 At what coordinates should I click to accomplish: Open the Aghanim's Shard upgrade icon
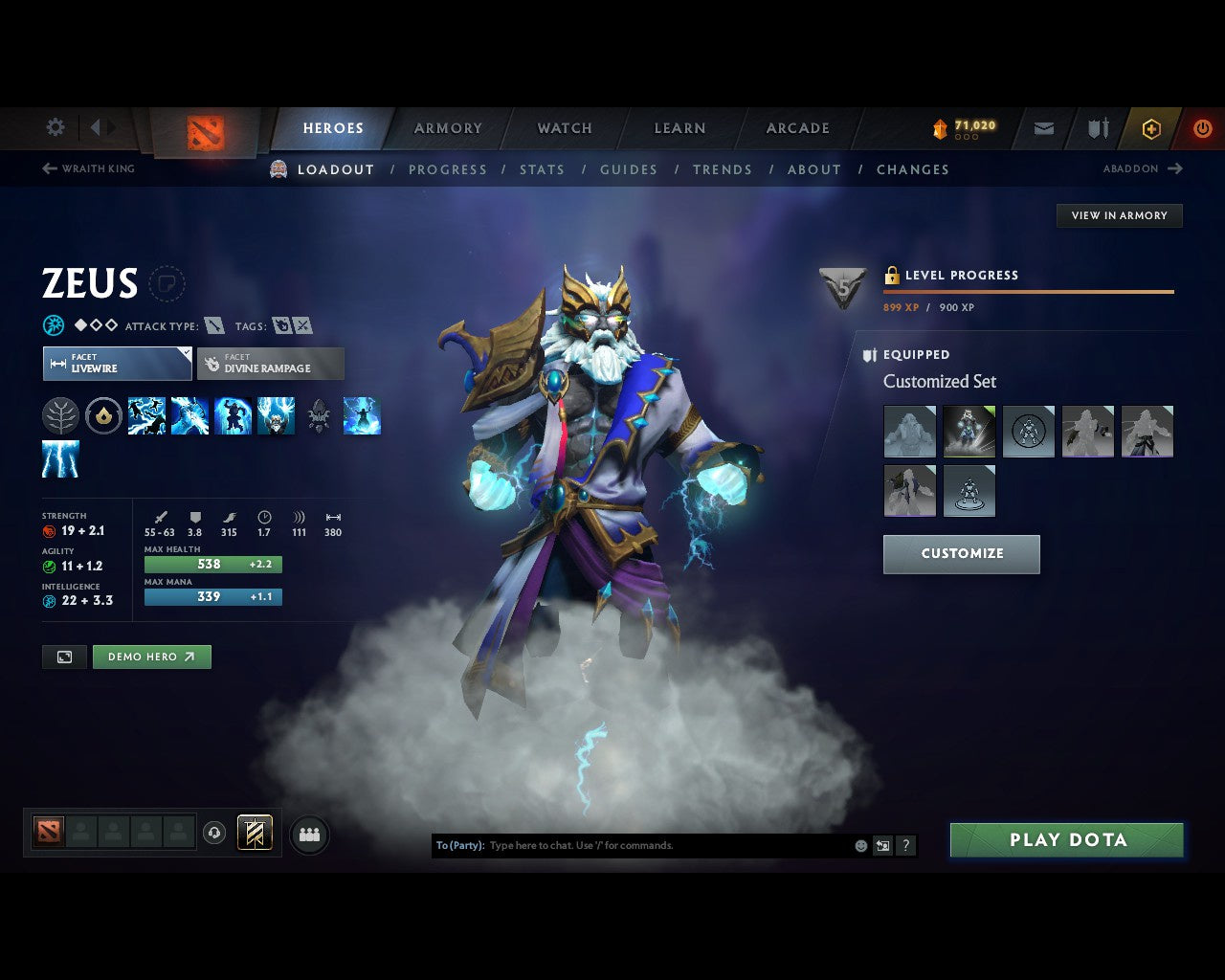[319, 414]
